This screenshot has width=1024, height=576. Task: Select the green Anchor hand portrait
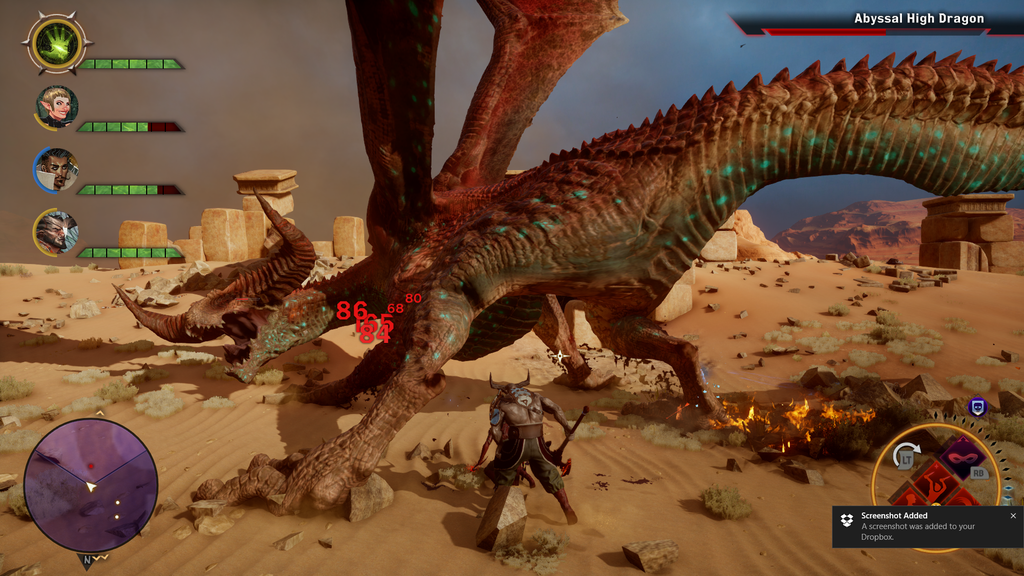coord(57,43)
